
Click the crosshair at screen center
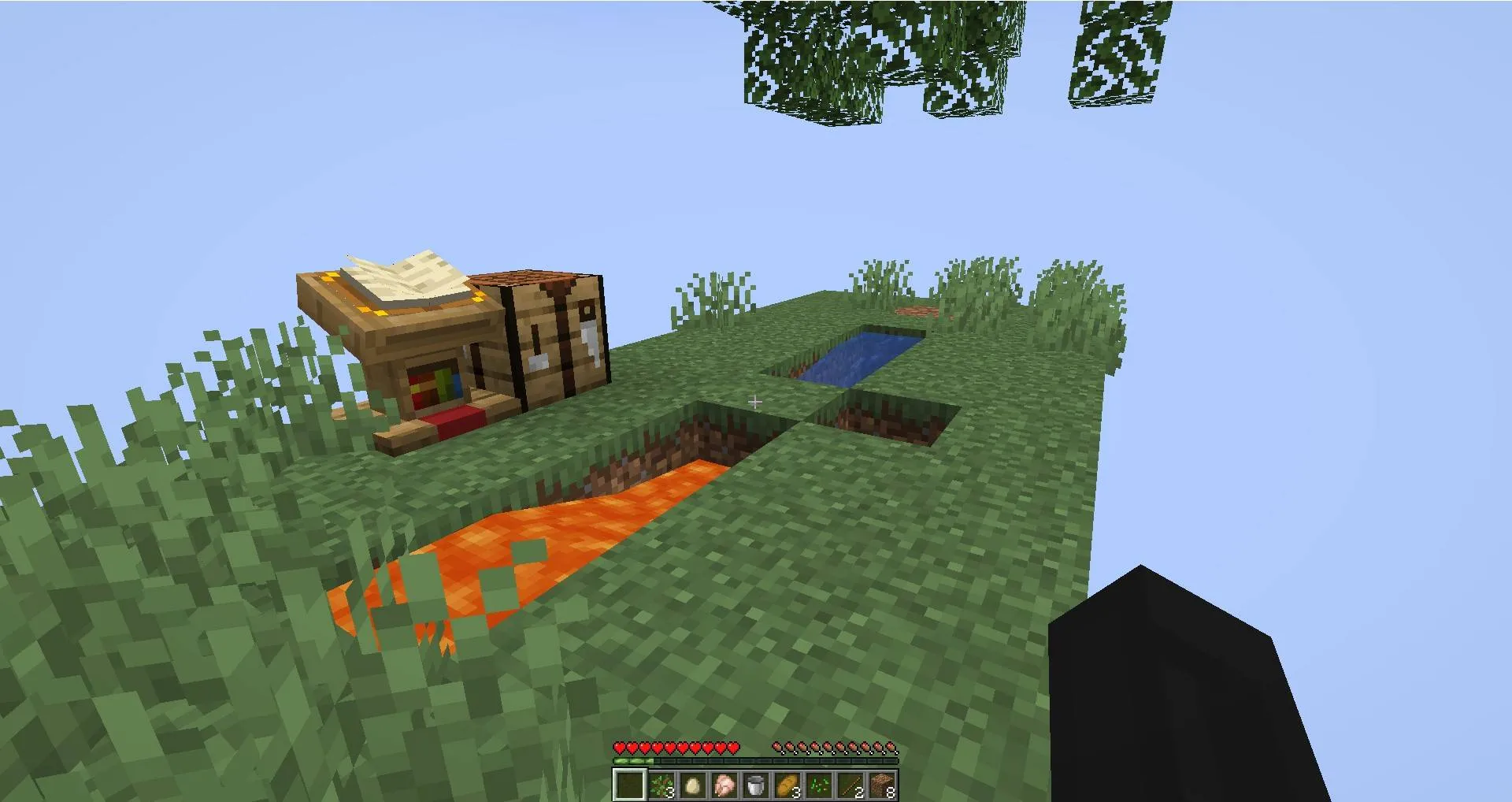tap(754, 402)
